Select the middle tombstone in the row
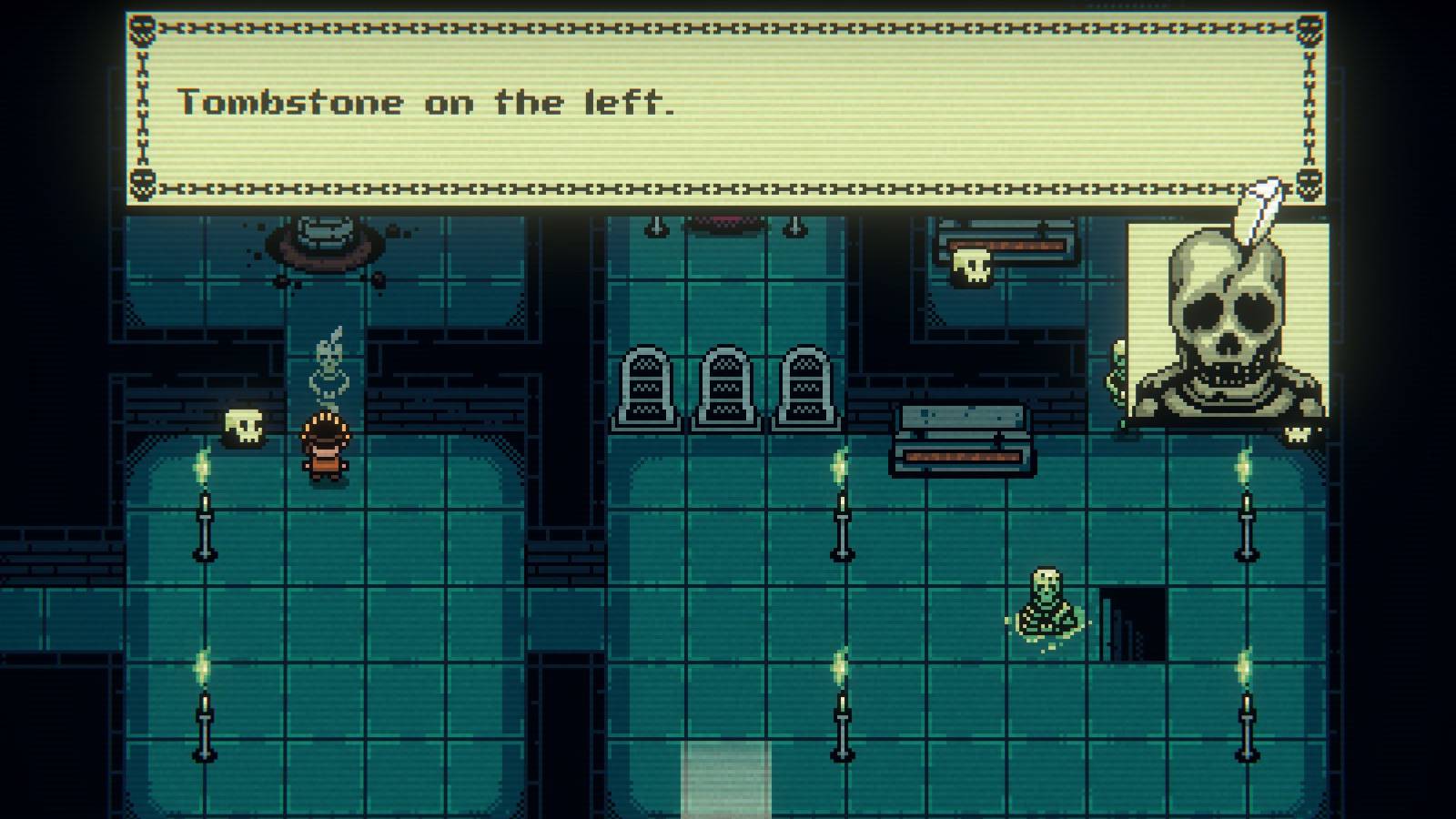The image size is (1456, 819). [x=726, y=387]
